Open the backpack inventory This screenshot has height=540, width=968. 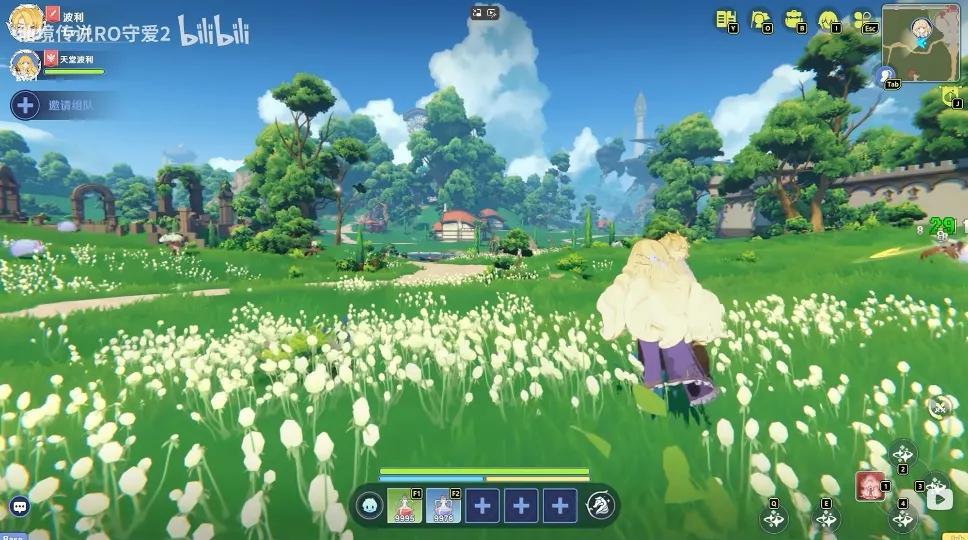[x=795, y=20]
